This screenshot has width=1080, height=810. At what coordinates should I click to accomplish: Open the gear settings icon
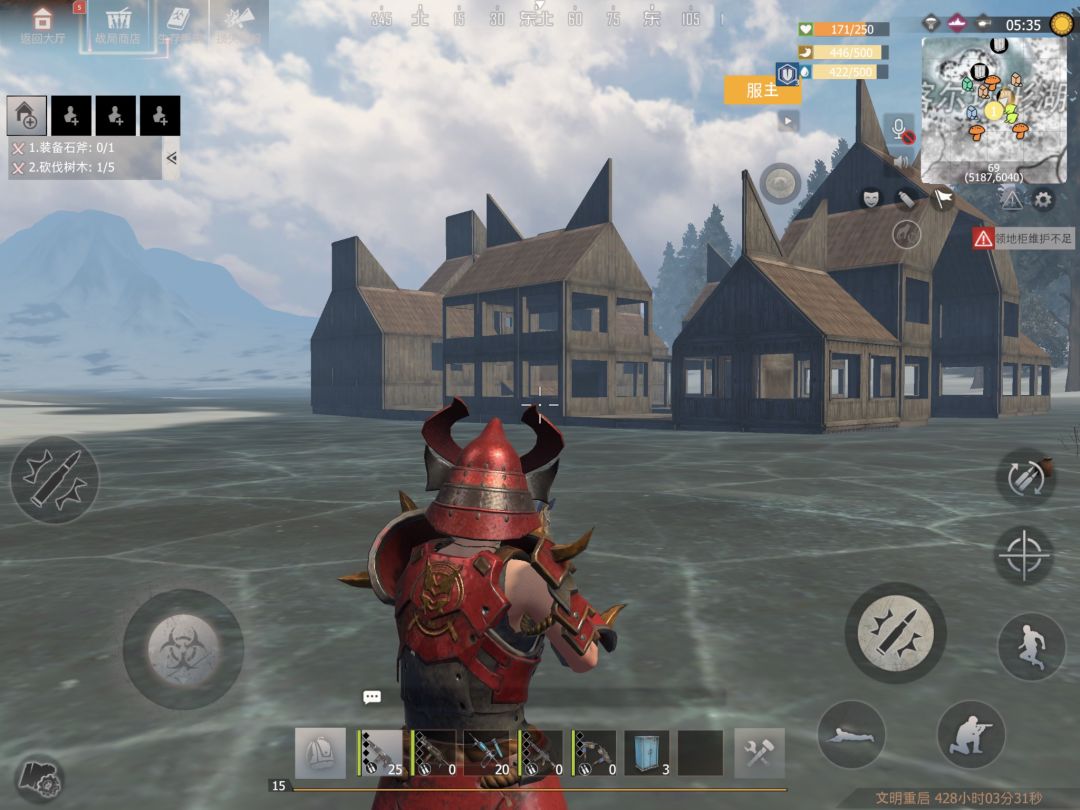[1043, 200]
